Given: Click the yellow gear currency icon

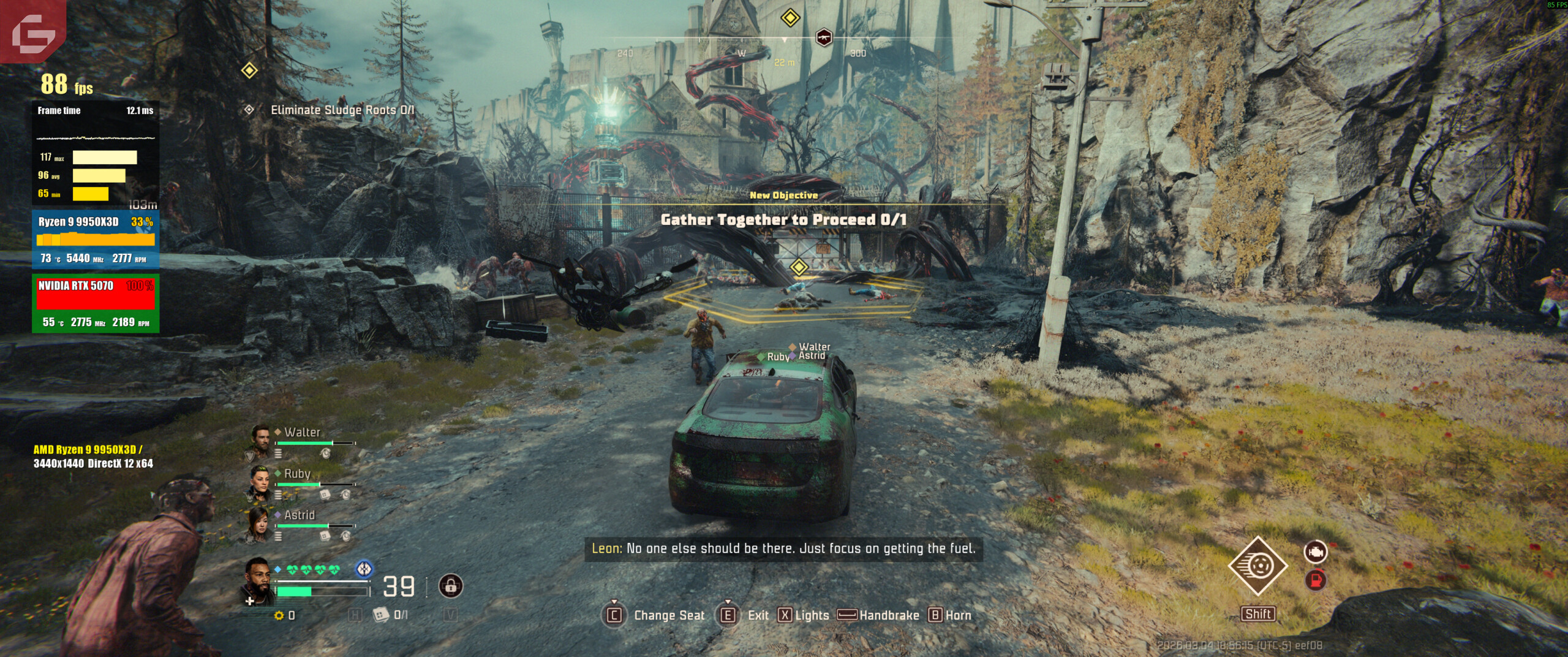Looking at the screenshot, I should coord(279,615).
